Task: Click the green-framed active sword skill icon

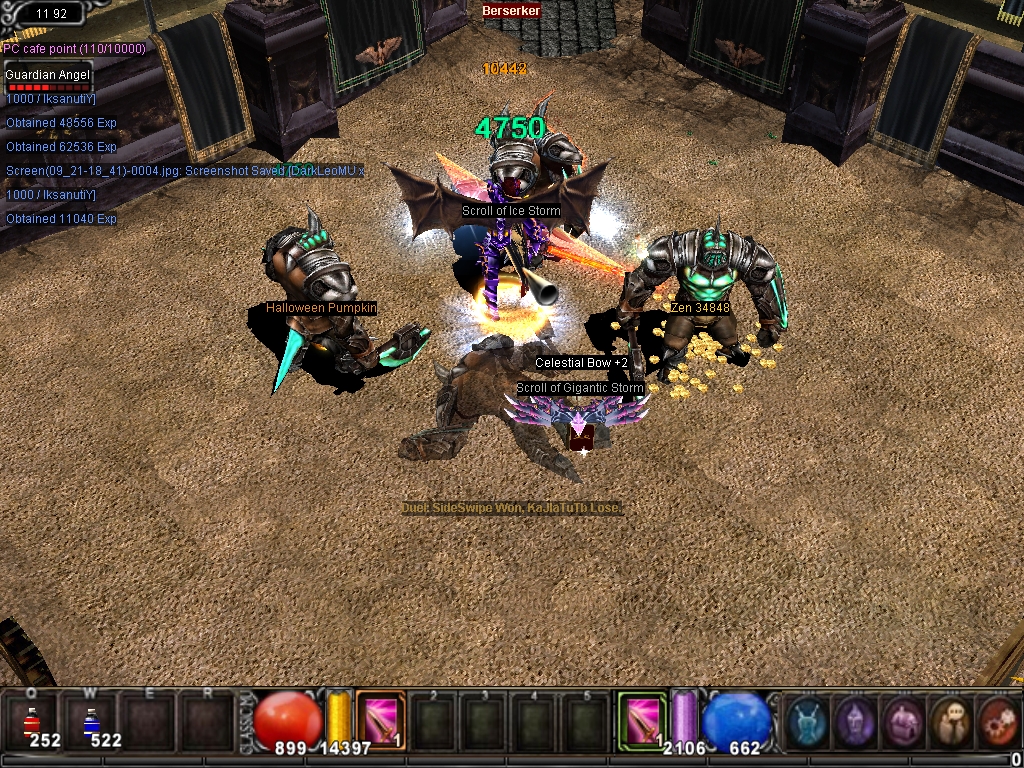Action: point(641,720)
